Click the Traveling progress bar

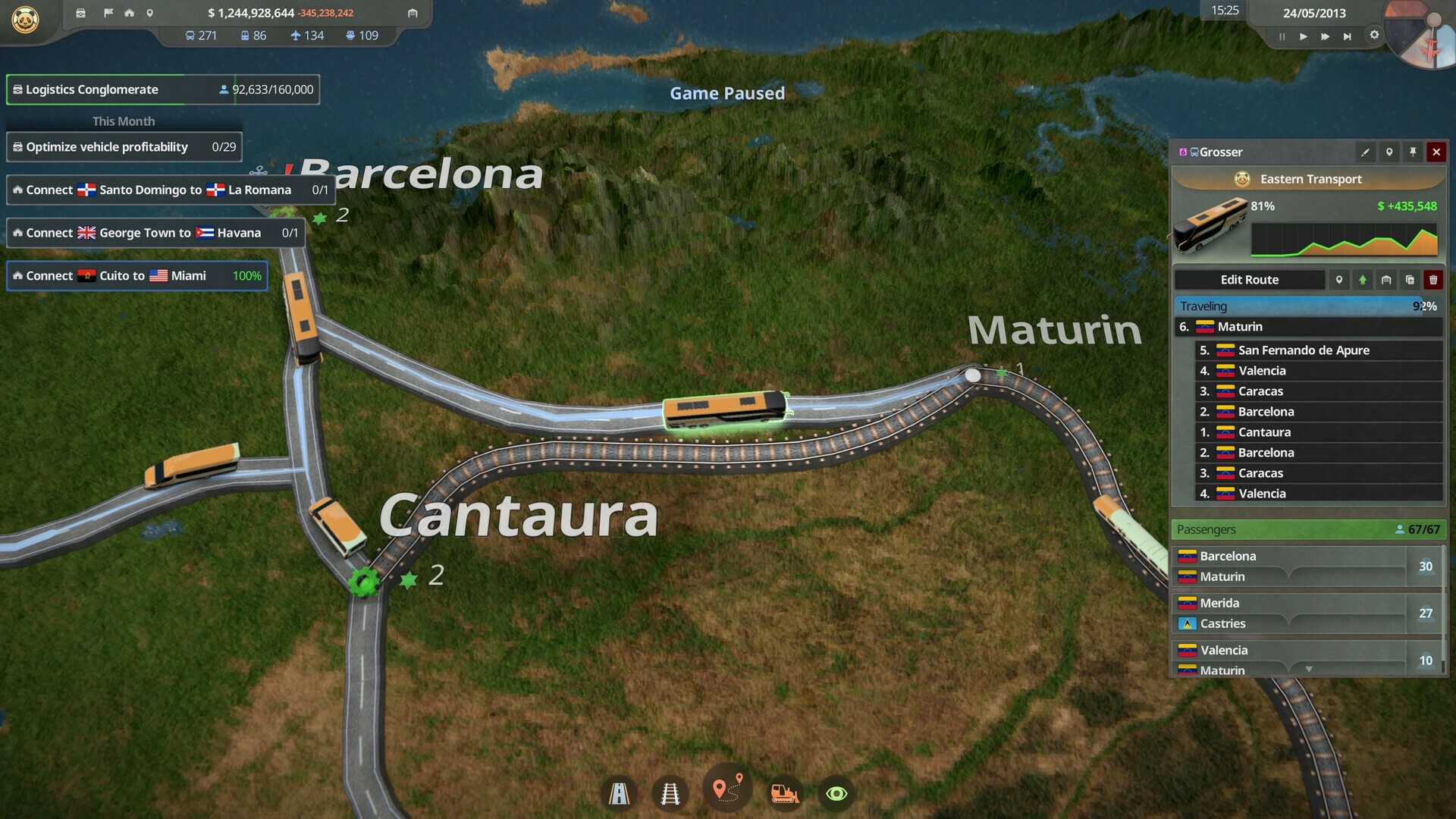pos(1308,306)
